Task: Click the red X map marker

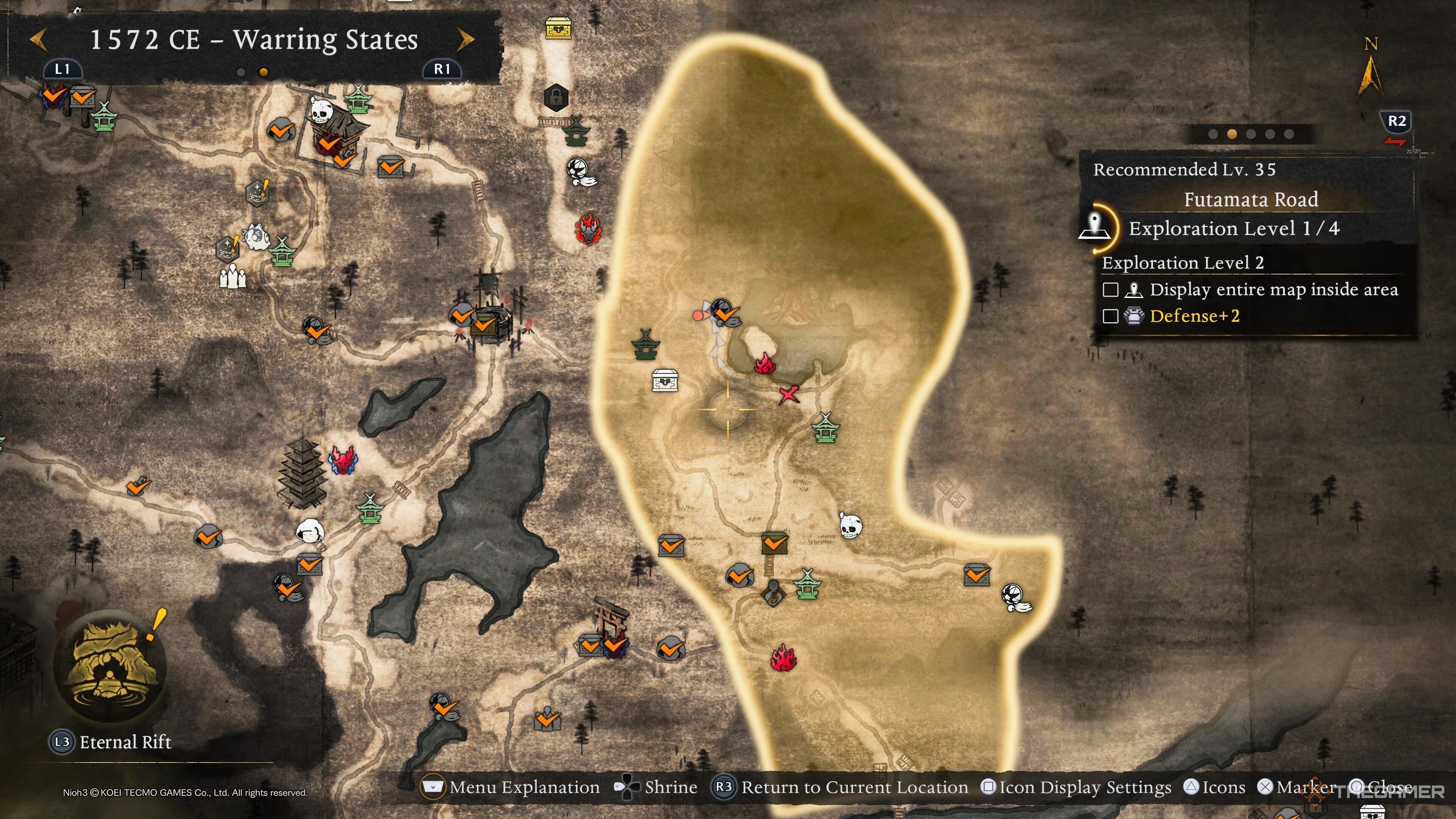Action: pyautogui.click(x=789, y=394)
